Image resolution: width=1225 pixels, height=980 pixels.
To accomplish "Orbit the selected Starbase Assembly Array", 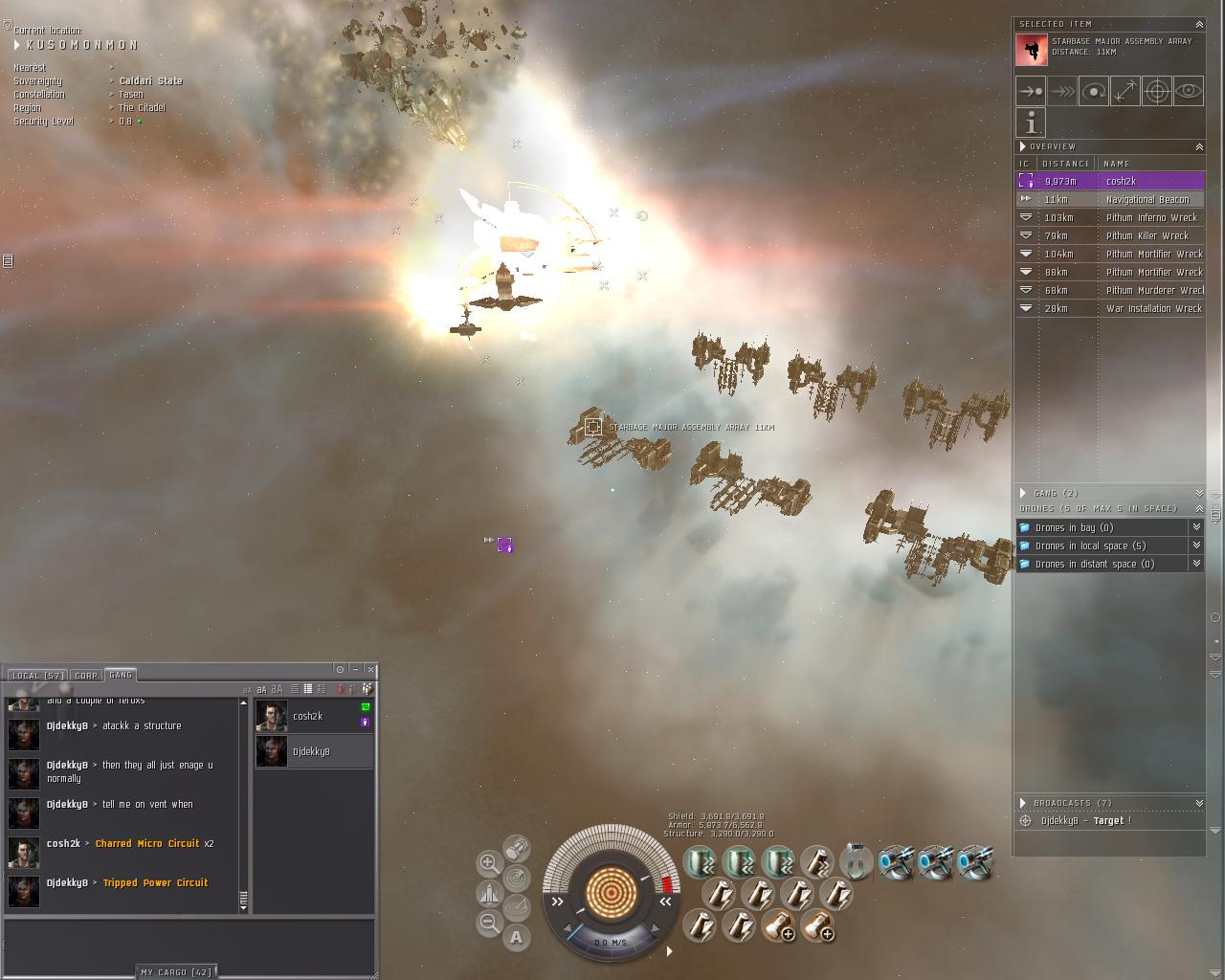I will [x=1093, y=92].
